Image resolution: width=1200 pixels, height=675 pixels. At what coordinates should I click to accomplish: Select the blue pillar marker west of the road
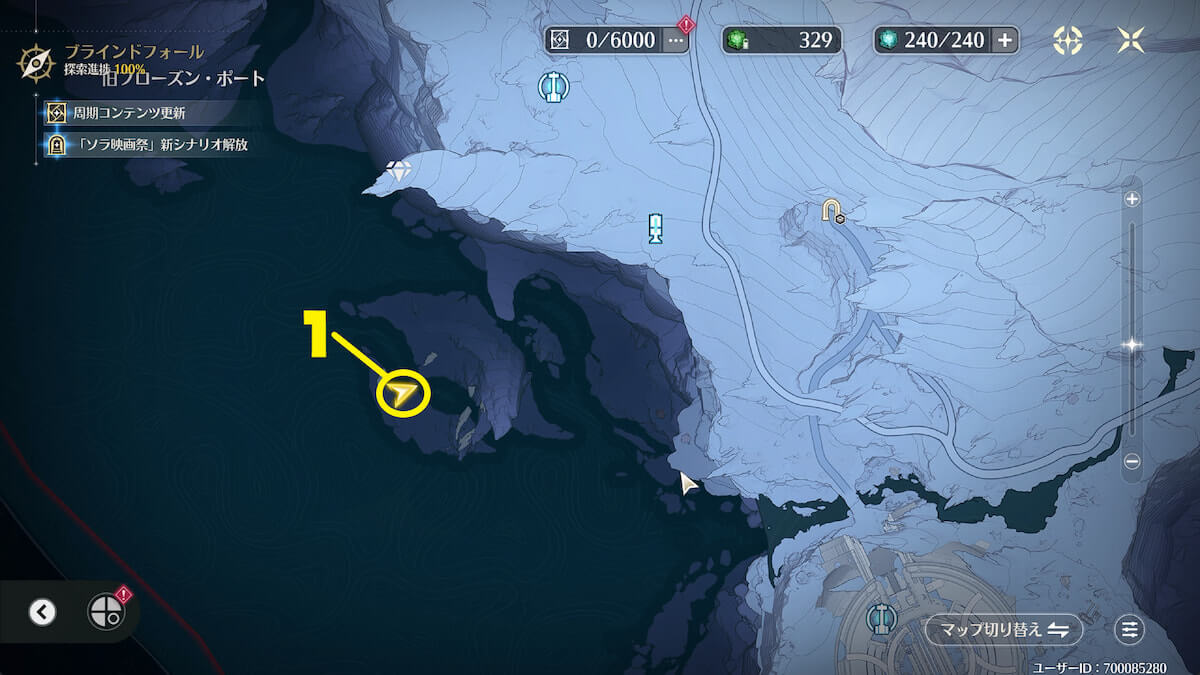point(655,228)
